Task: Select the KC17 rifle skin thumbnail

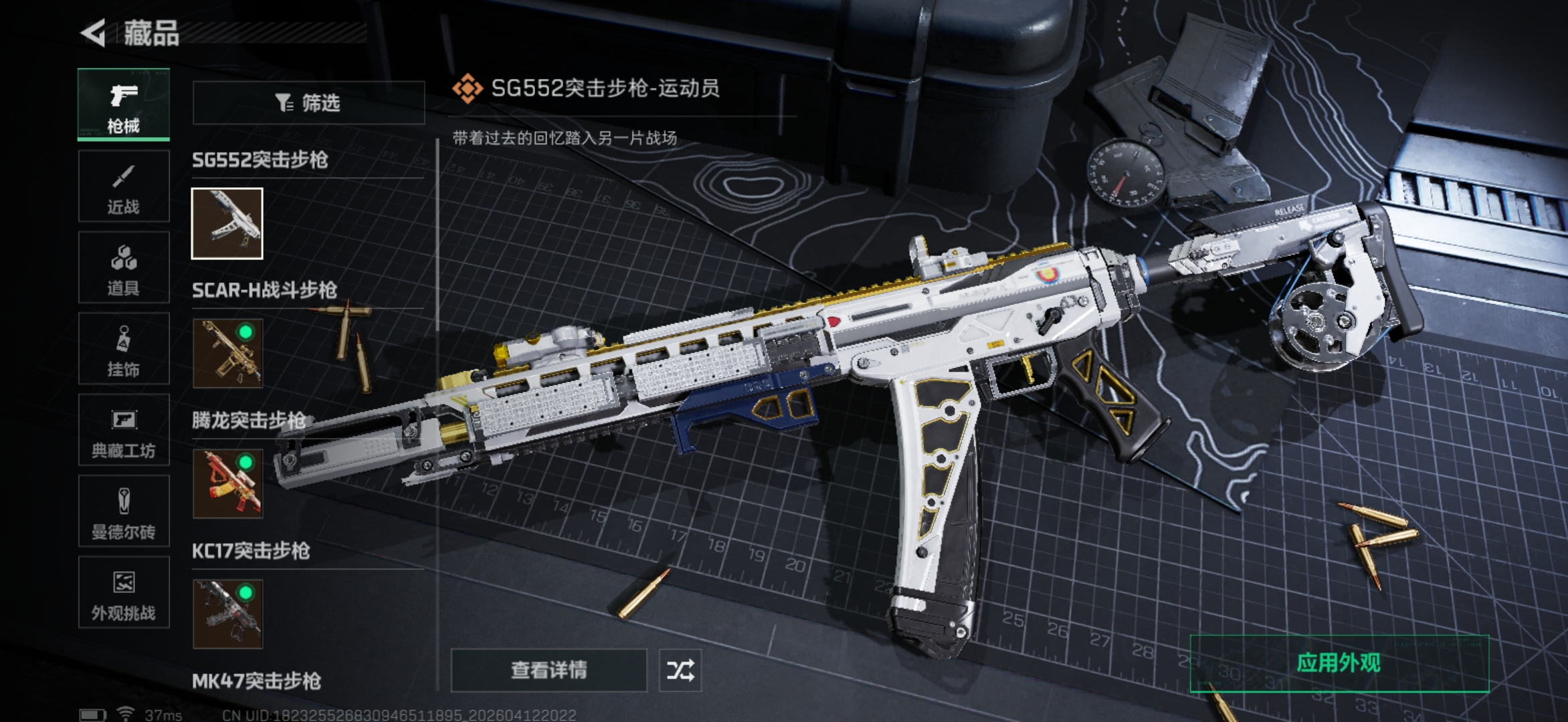Action: (x=227, y=614)
